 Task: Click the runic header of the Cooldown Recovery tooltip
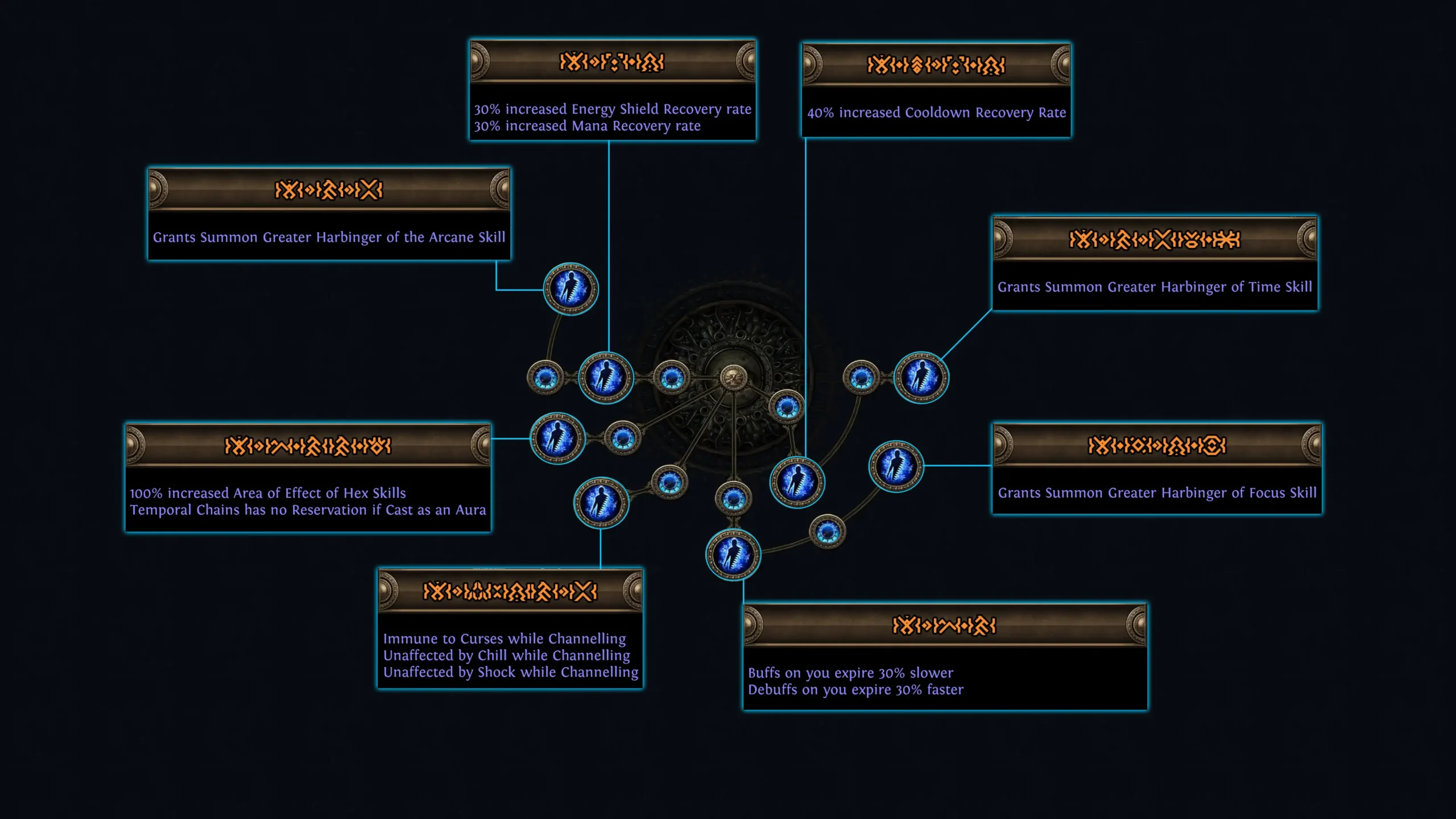click(x=936, y=65)
